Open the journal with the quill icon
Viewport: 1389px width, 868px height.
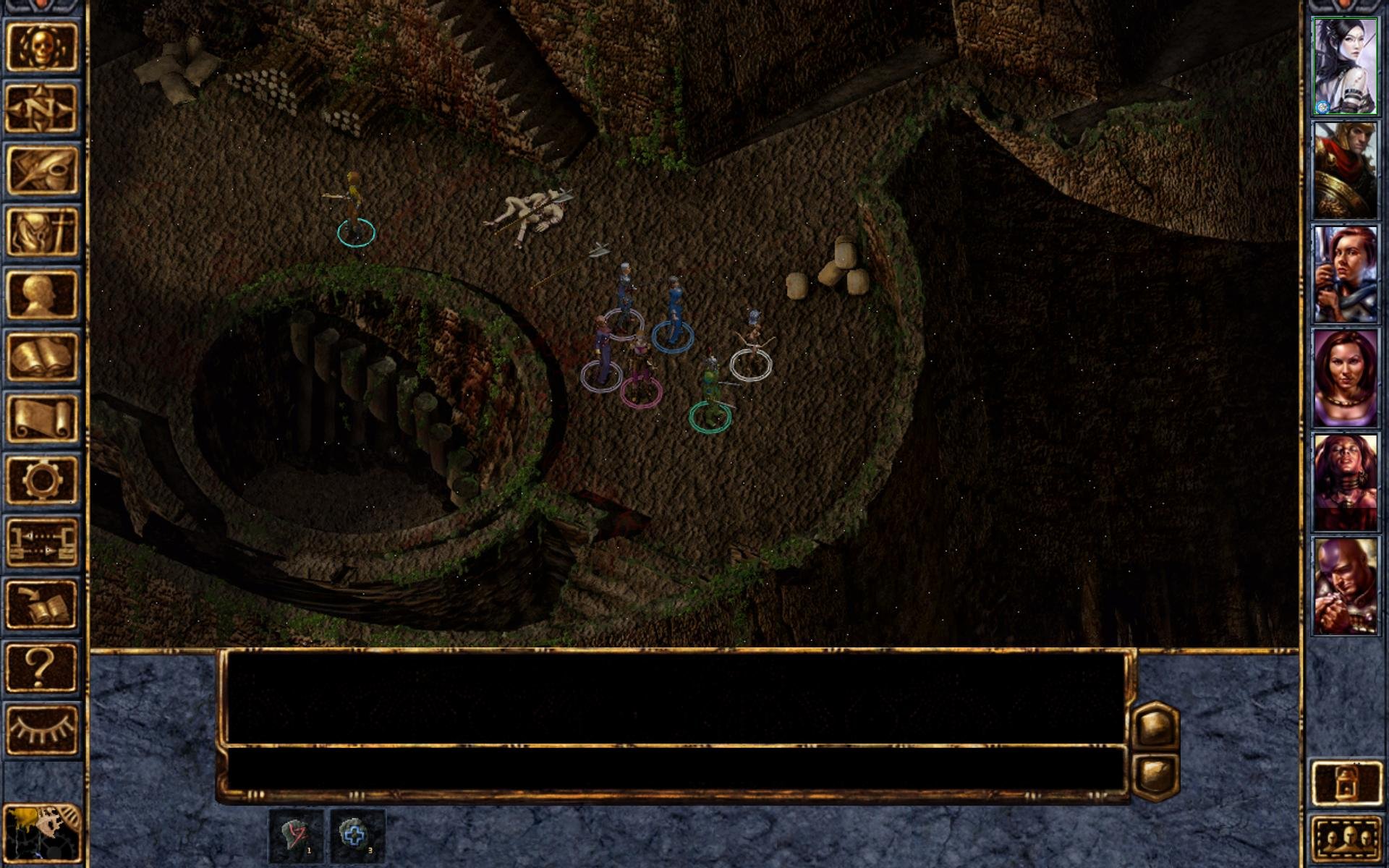41,170
